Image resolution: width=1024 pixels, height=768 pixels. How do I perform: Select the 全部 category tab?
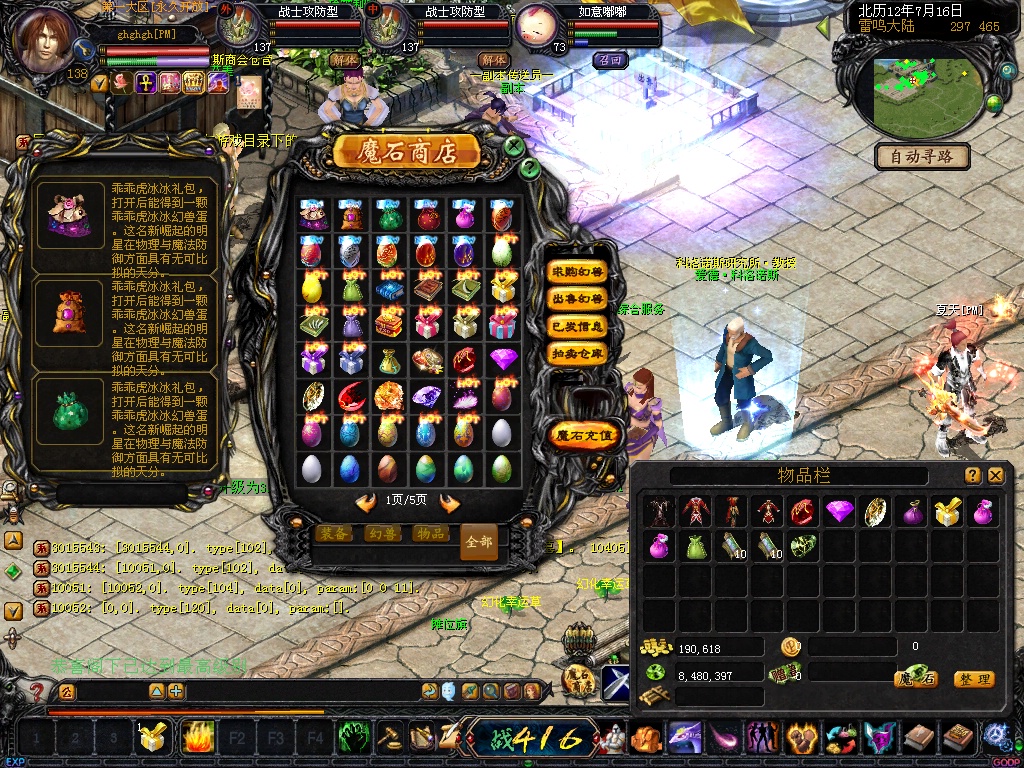pyautogui.click(x=479, y=541)
